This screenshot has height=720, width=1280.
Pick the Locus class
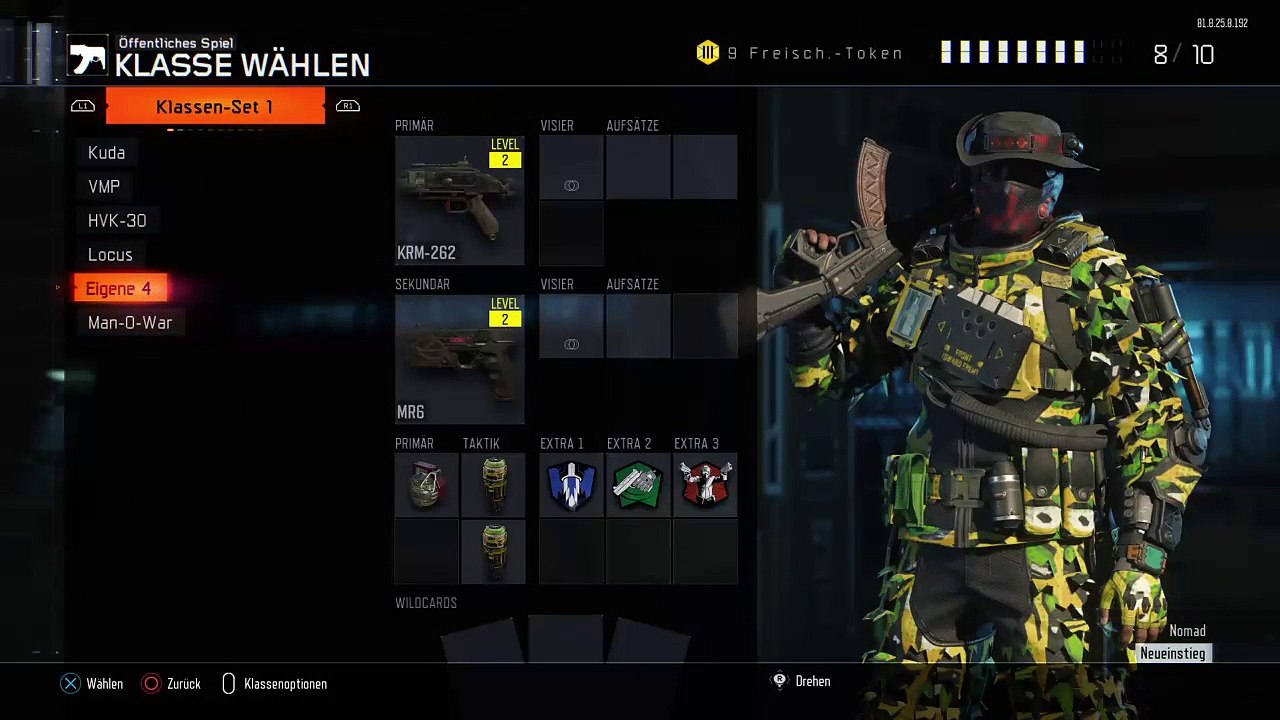(x=110, y=255)
